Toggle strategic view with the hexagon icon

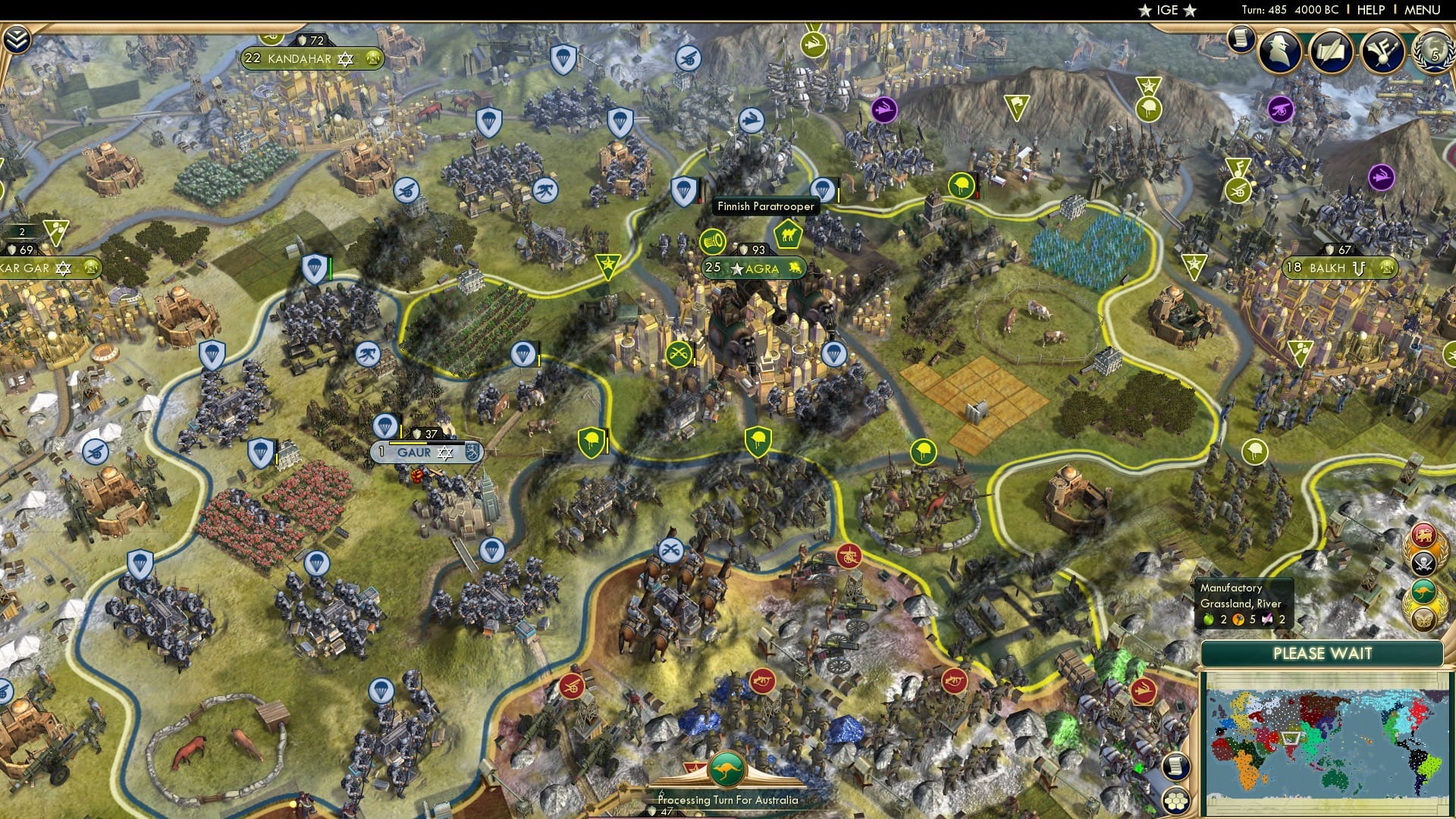[1176, 801]
